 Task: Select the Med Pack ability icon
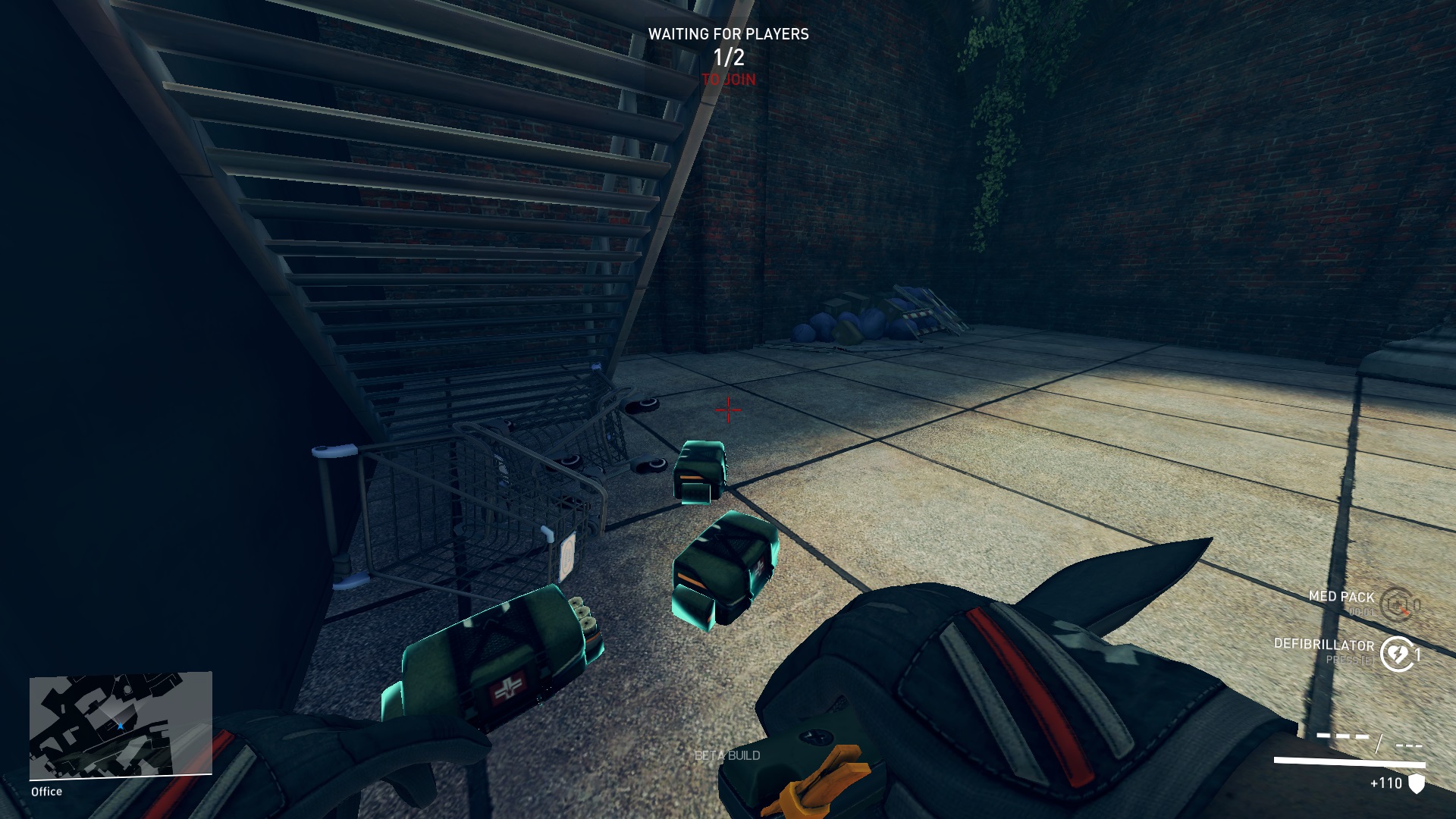[x=1396, y=604]
